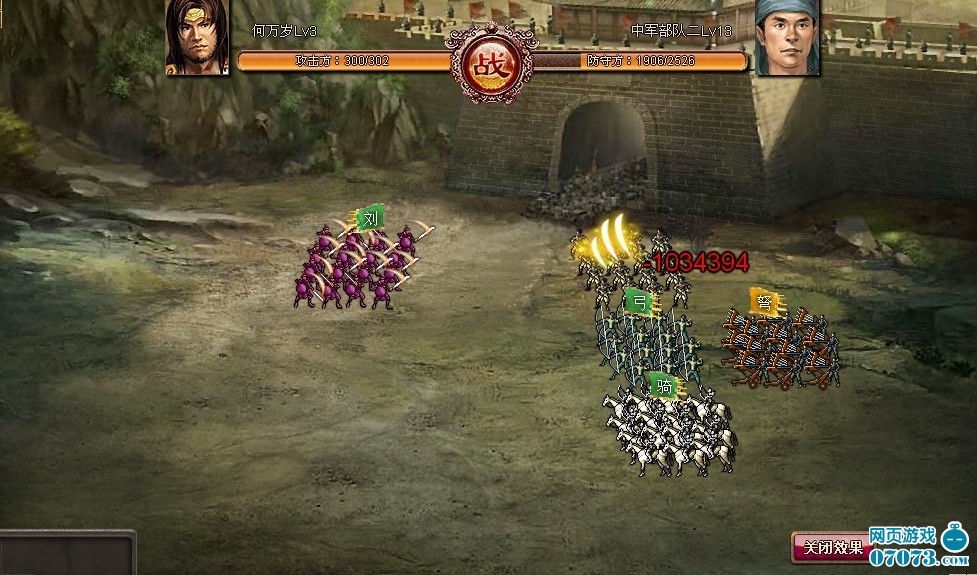Open the 07073.com website watermark
Viewport: 977px width, 575px height.
click(x=917, y=550)
